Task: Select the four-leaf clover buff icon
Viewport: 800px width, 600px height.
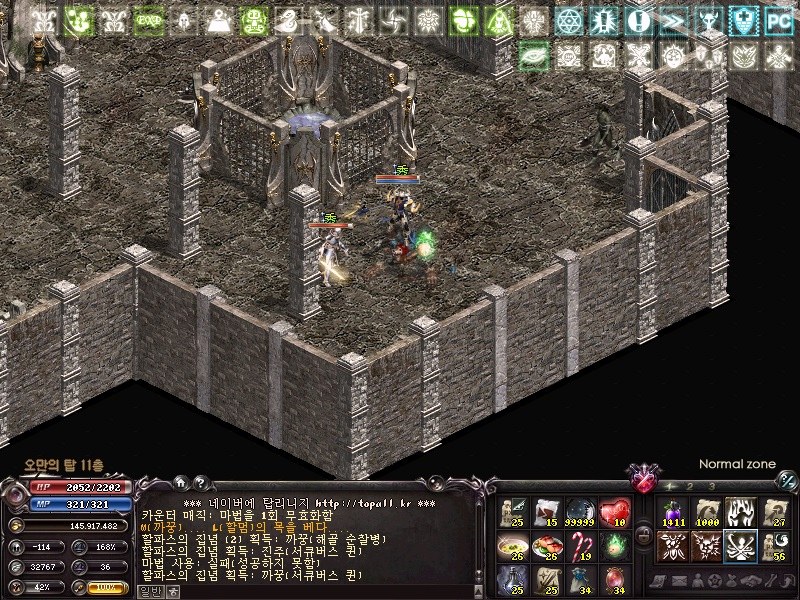Action: (463, 20)
